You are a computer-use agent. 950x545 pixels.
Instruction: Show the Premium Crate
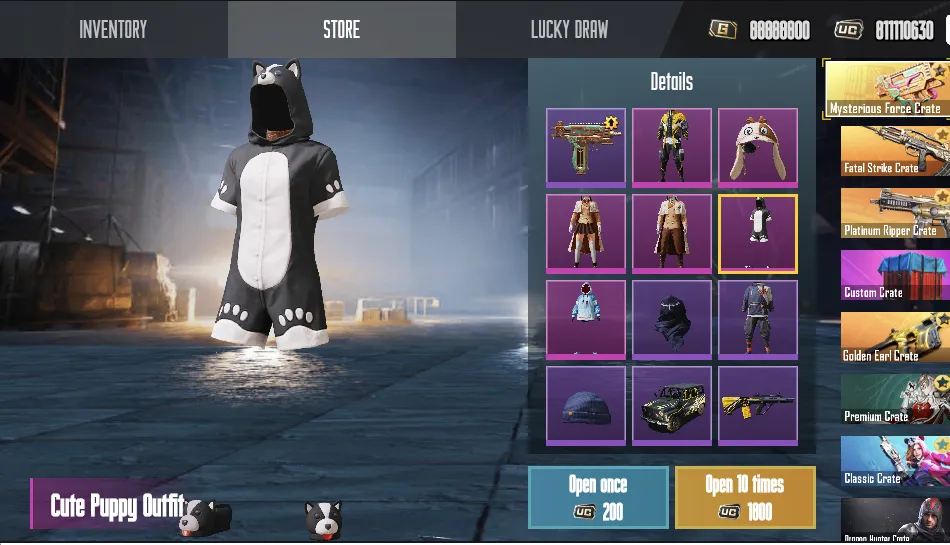tap(894, 399)
